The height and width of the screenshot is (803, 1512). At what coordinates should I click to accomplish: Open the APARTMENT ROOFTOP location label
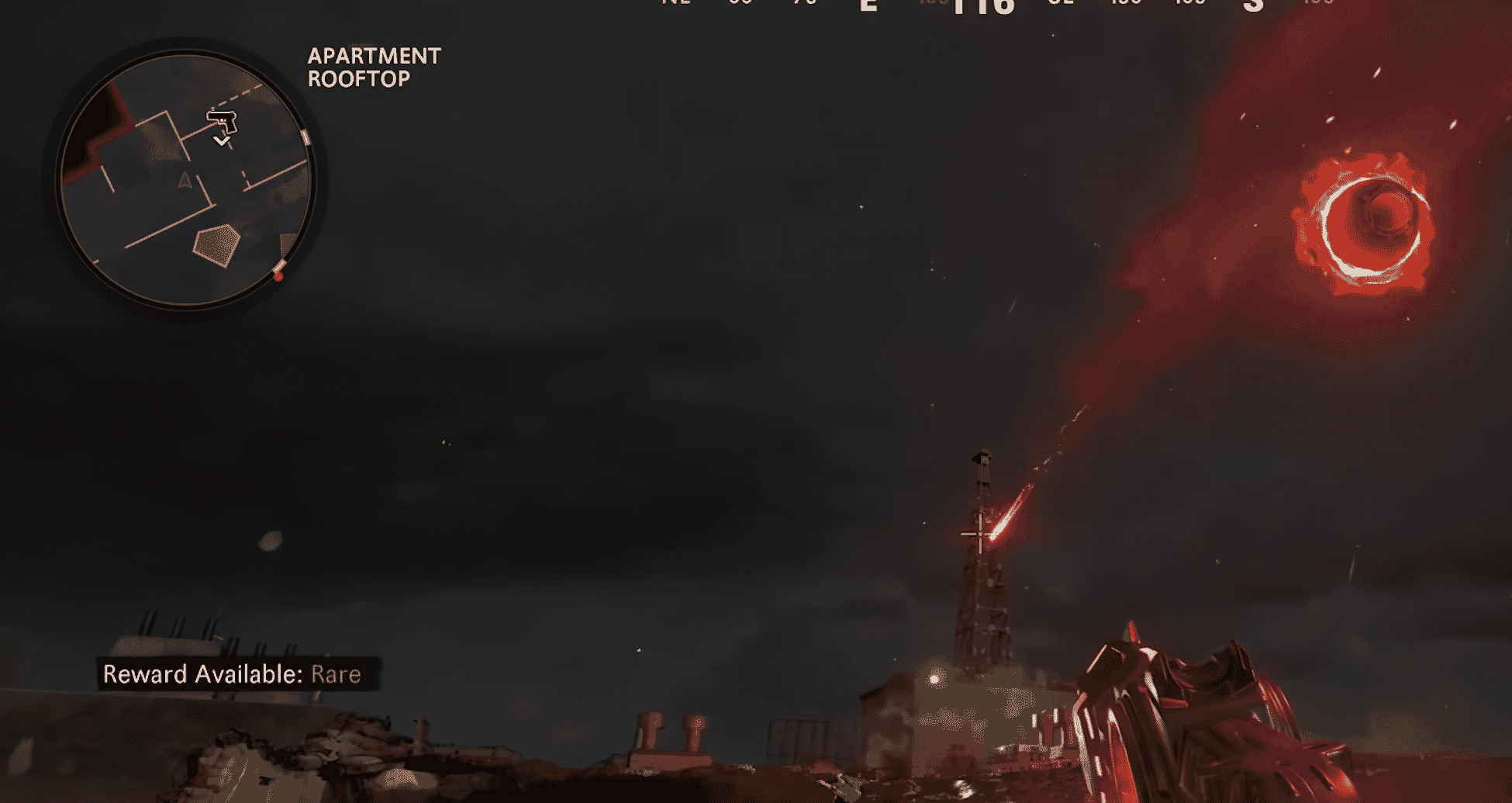pyautogui.click(x=374, y=67)
